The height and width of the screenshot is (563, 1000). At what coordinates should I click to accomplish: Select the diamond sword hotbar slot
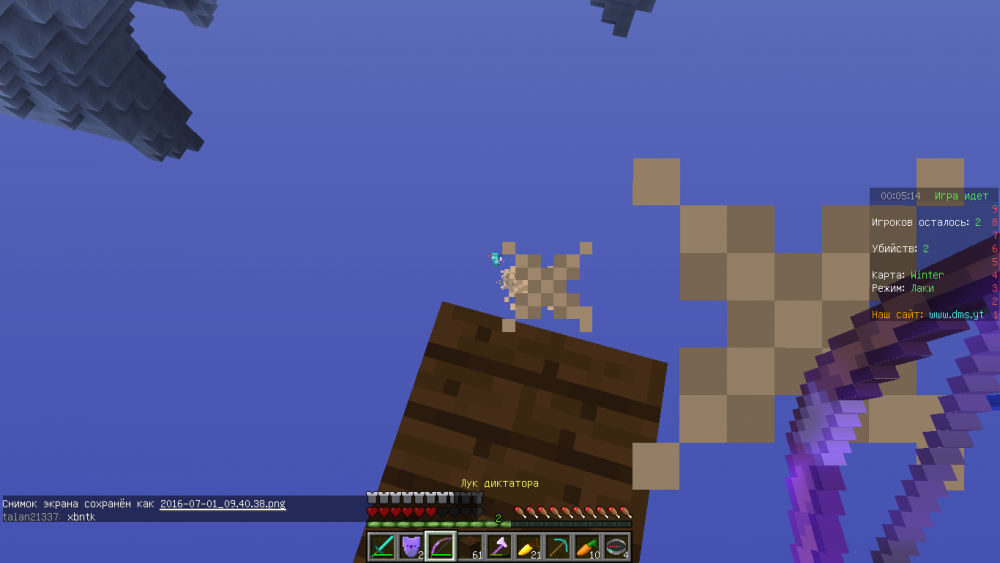(382, 546)
